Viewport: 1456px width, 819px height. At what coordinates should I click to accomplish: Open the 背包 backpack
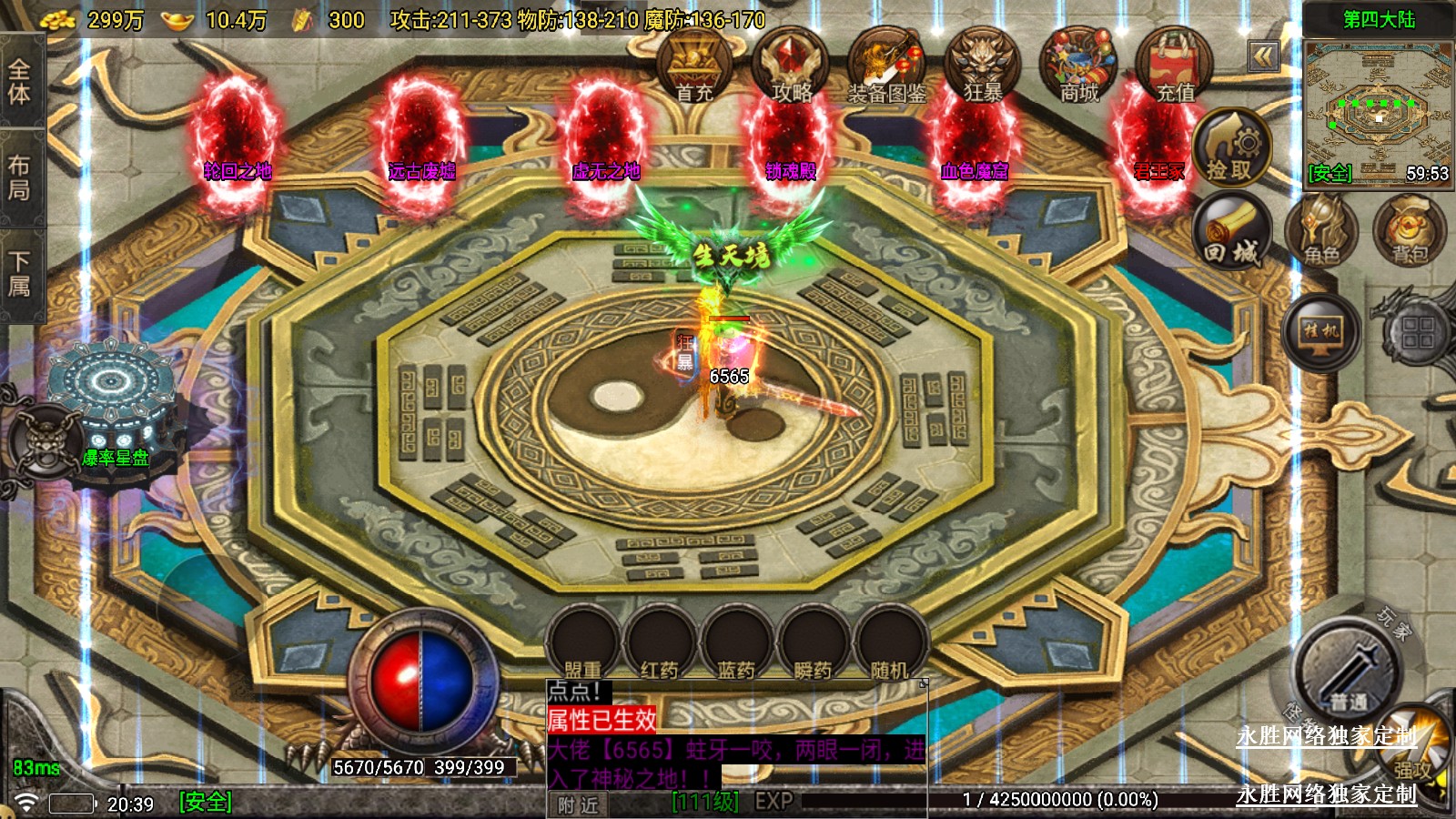[1409, 233]
